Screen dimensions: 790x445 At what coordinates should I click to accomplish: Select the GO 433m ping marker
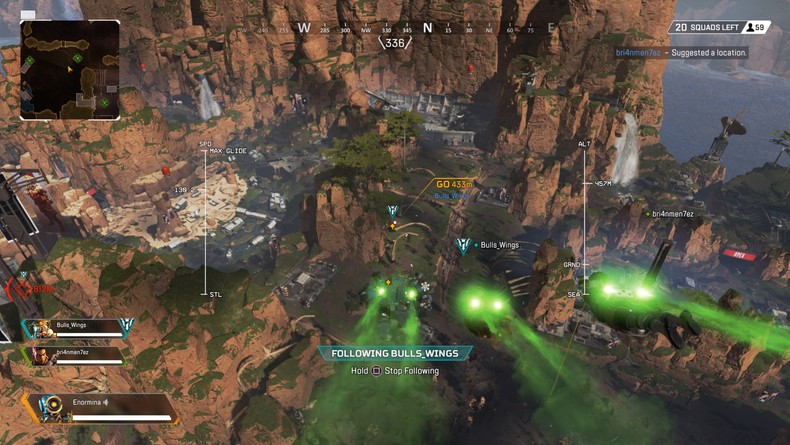pos(454,185)
